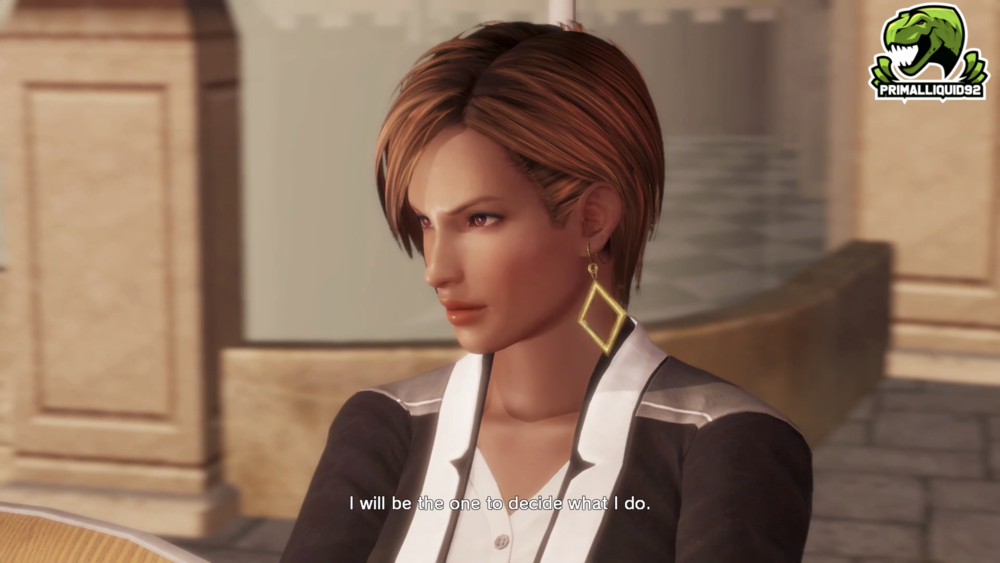This screenshot has height=563, width=1000.
Task: Click the PrimalLiquid92 dinosaur channel logo
Action: pyautogui.click(x=929, y=51)
